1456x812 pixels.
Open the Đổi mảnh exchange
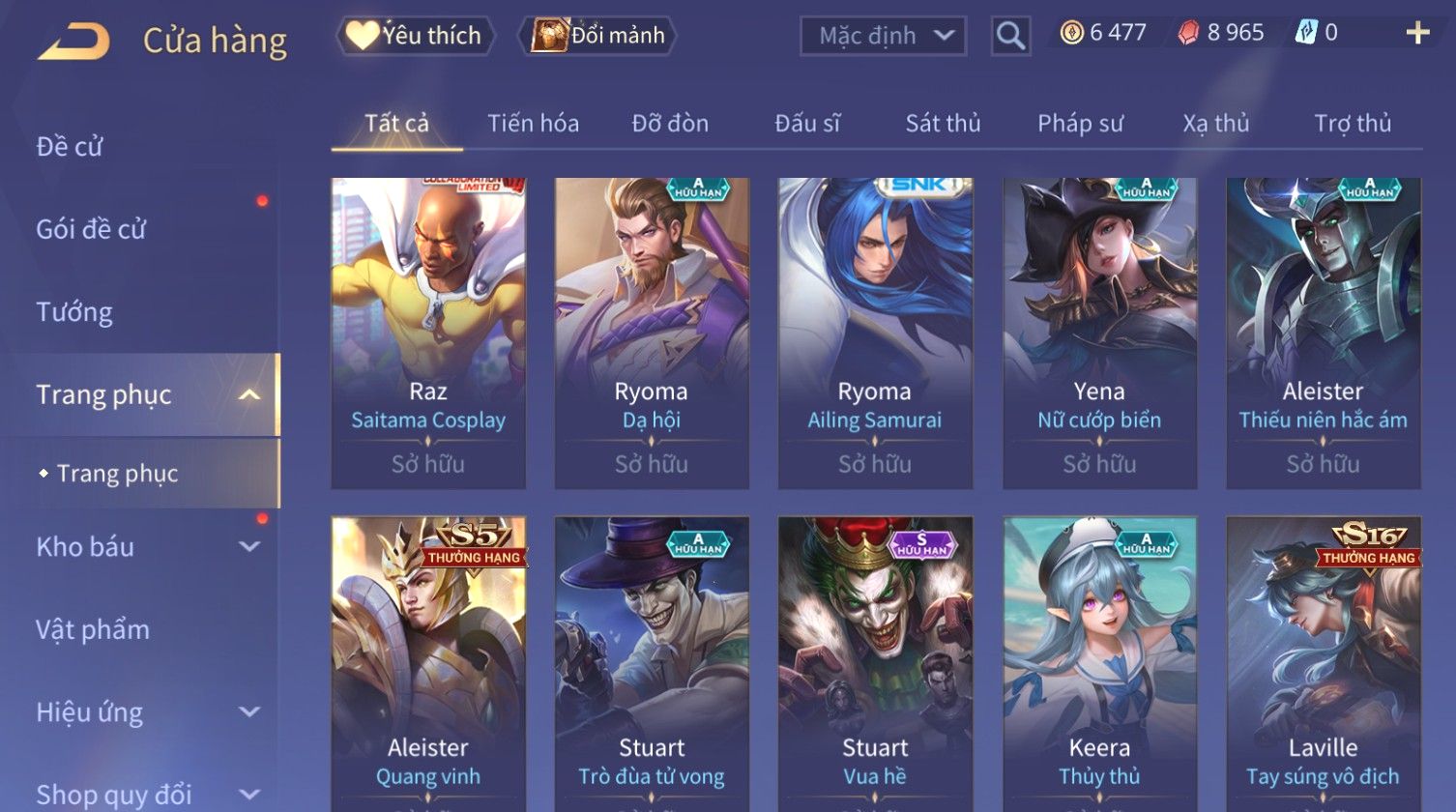point(598,36)
